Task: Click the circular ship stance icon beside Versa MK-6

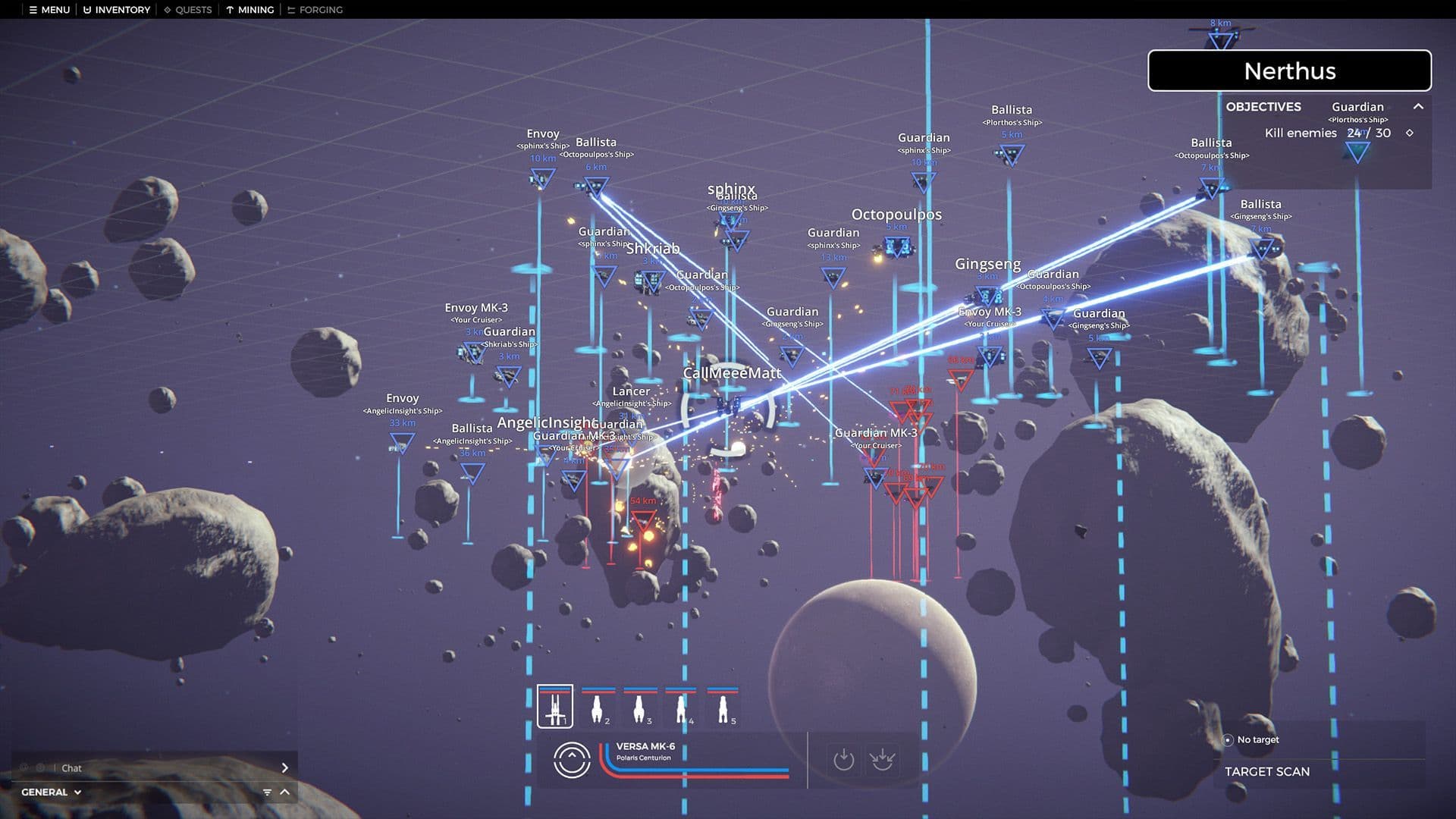Action: [x=572, y=760]
